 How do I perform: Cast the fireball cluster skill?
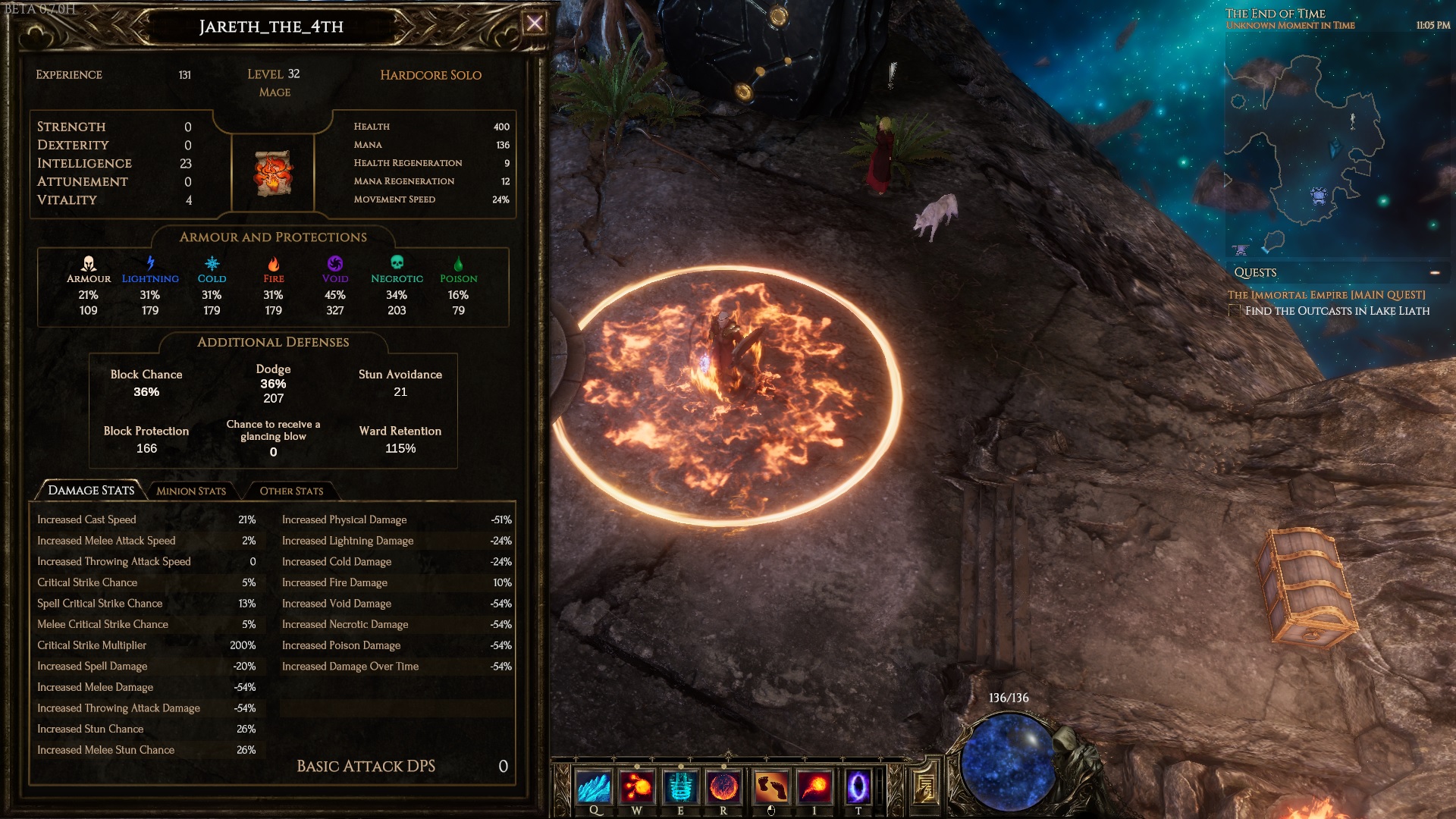click(x=637, y=787)
